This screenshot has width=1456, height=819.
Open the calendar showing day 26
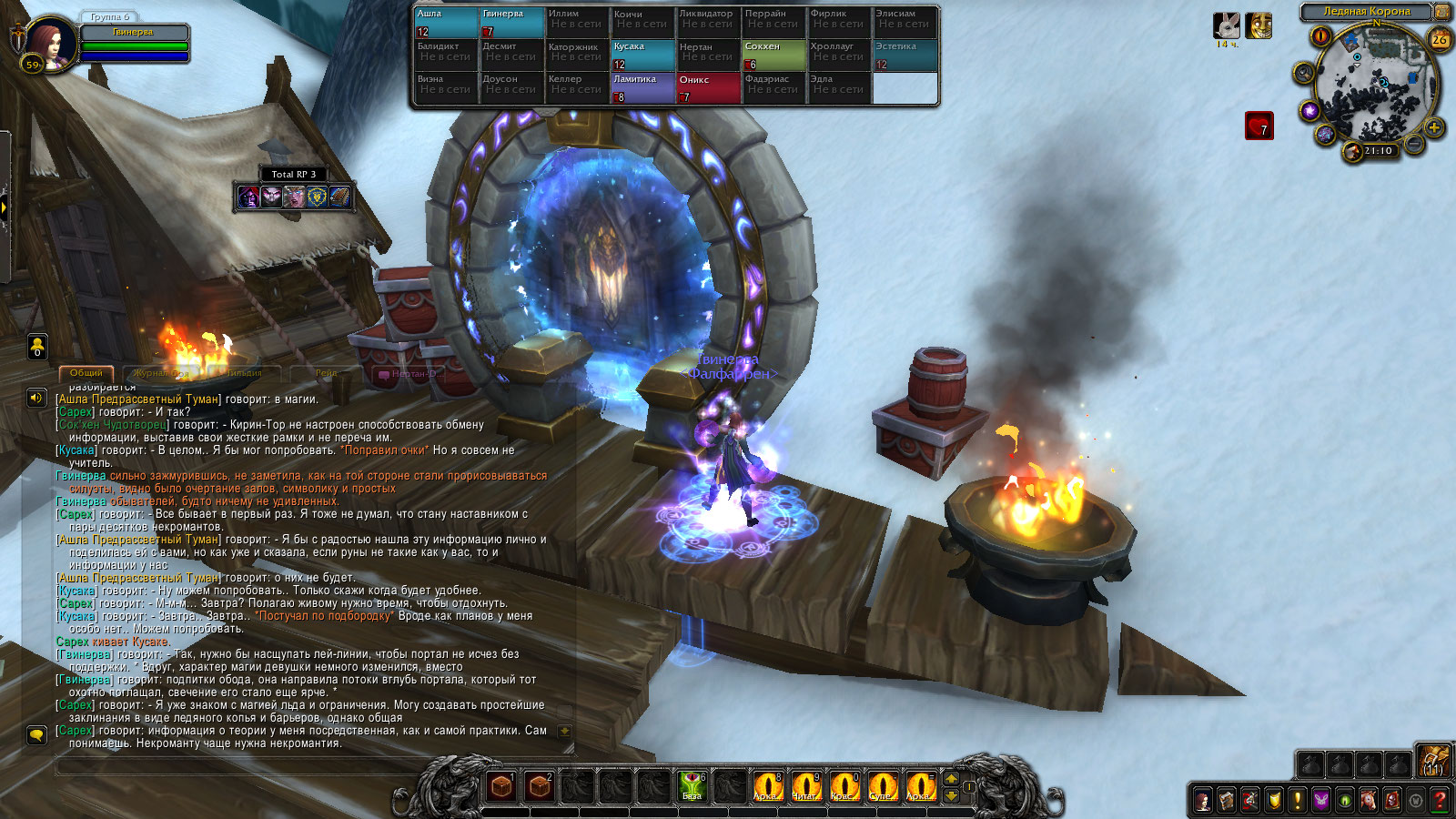pyautogui.click(x=1439, y=39)
